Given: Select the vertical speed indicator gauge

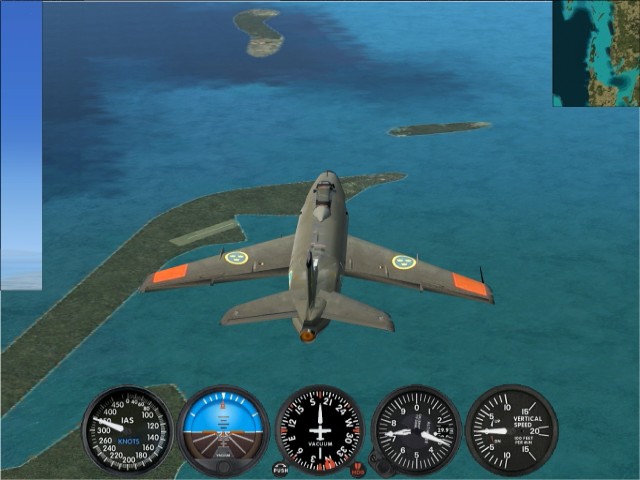Looking at the screenshot, I should pyautogui.click(x=511, y=430).
